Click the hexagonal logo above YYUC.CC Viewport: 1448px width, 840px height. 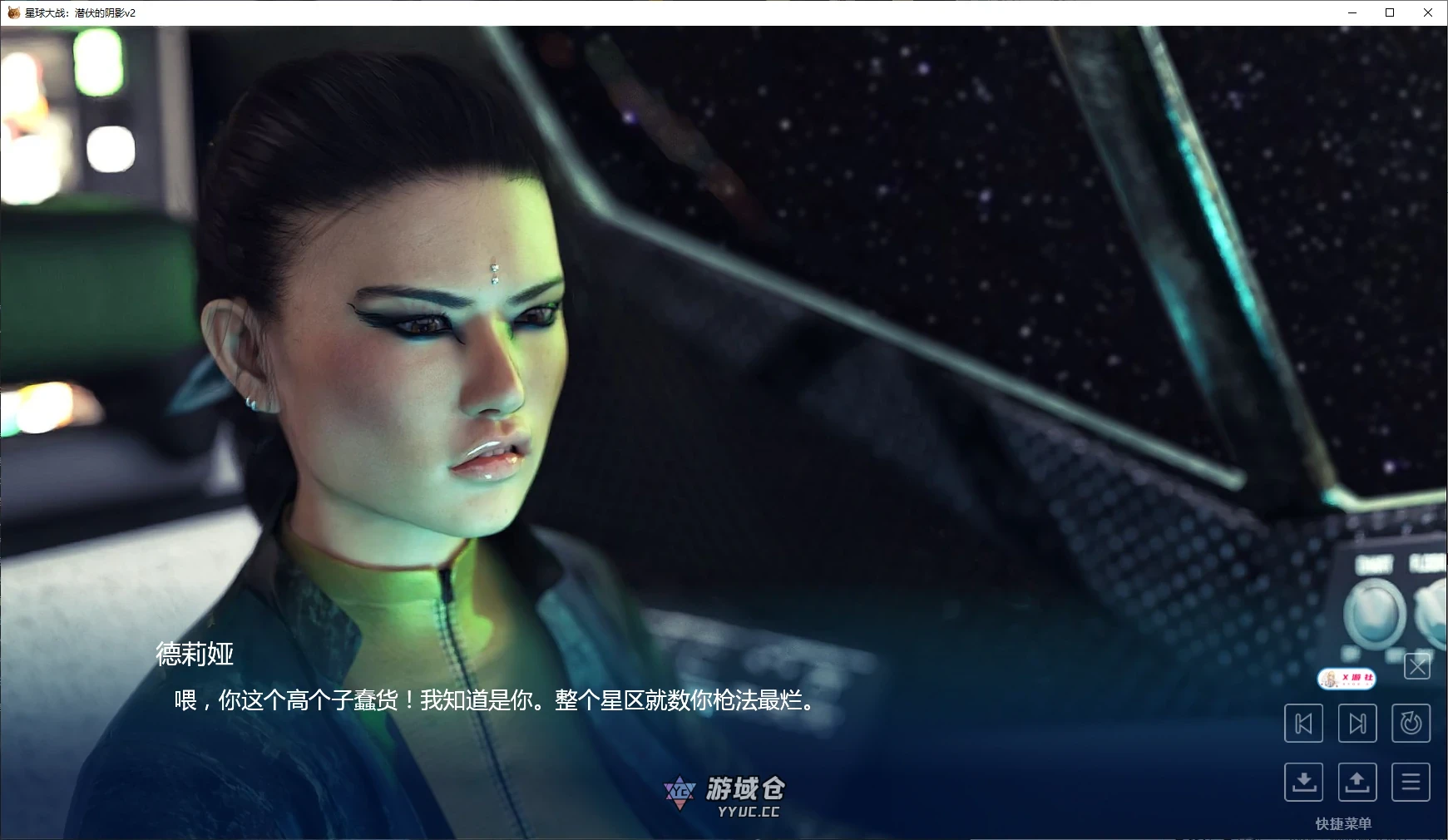(x=680, y=793)
